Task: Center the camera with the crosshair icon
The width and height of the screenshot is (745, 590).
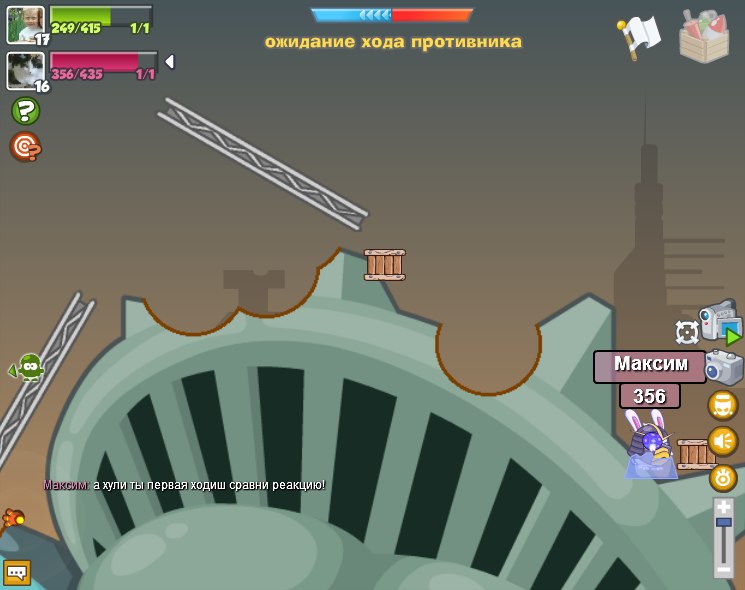Action: point(687,332)
